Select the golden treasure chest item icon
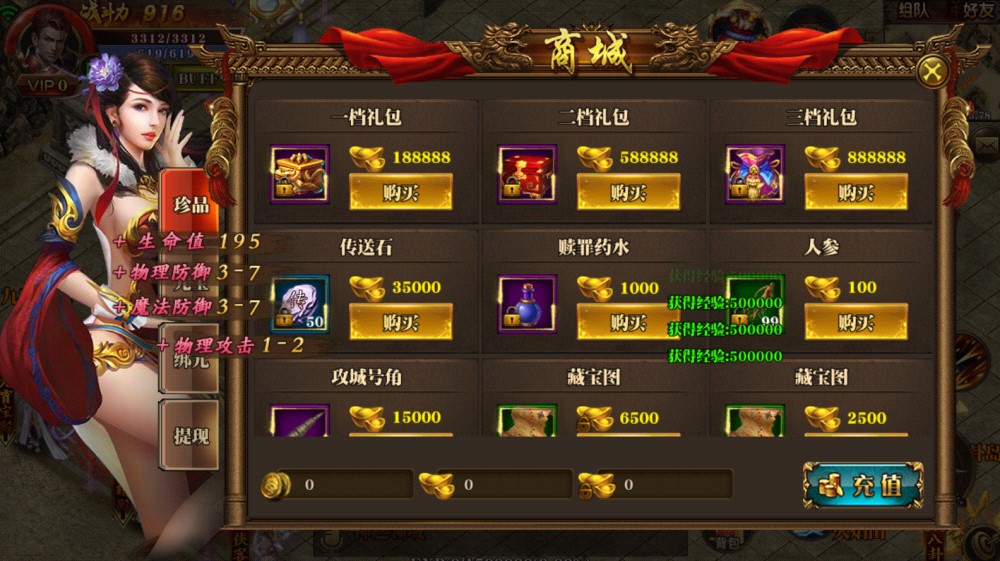The width and height of the screenshot is (1000, 561). pyautogui.click(x=299, y=174)
